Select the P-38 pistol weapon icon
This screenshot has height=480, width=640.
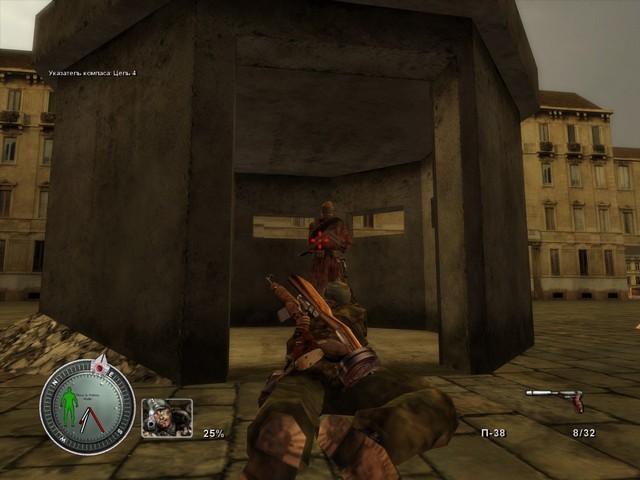[x=555, y=398]
